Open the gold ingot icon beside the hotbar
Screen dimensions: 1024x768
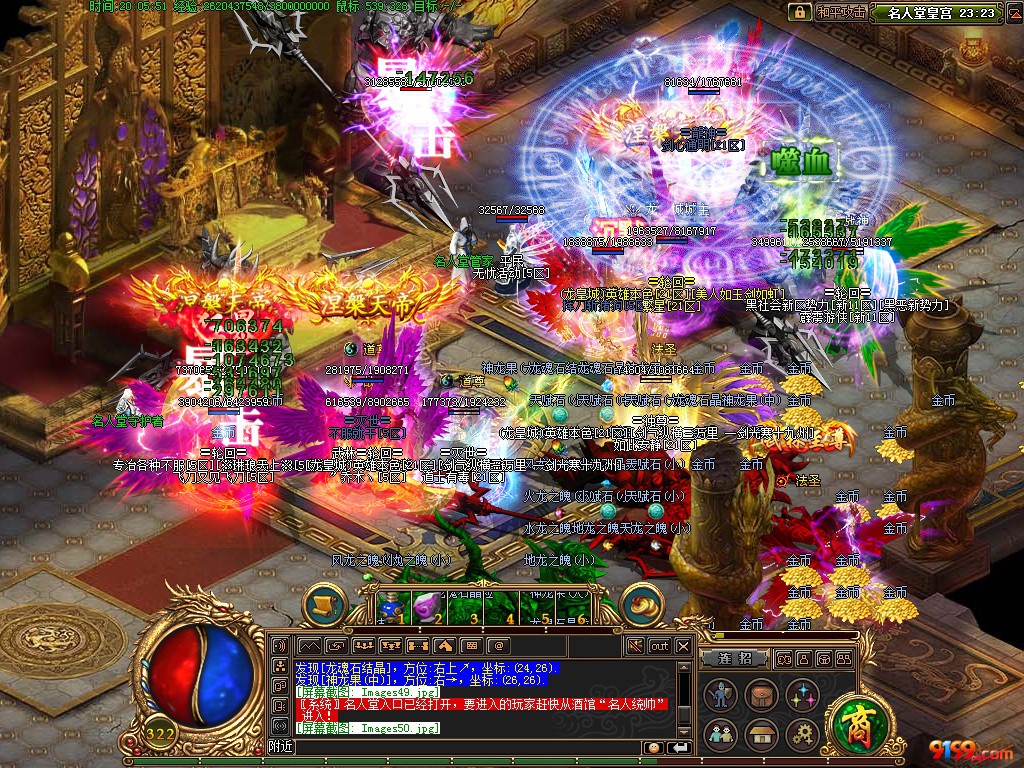[x=642, y=604]
